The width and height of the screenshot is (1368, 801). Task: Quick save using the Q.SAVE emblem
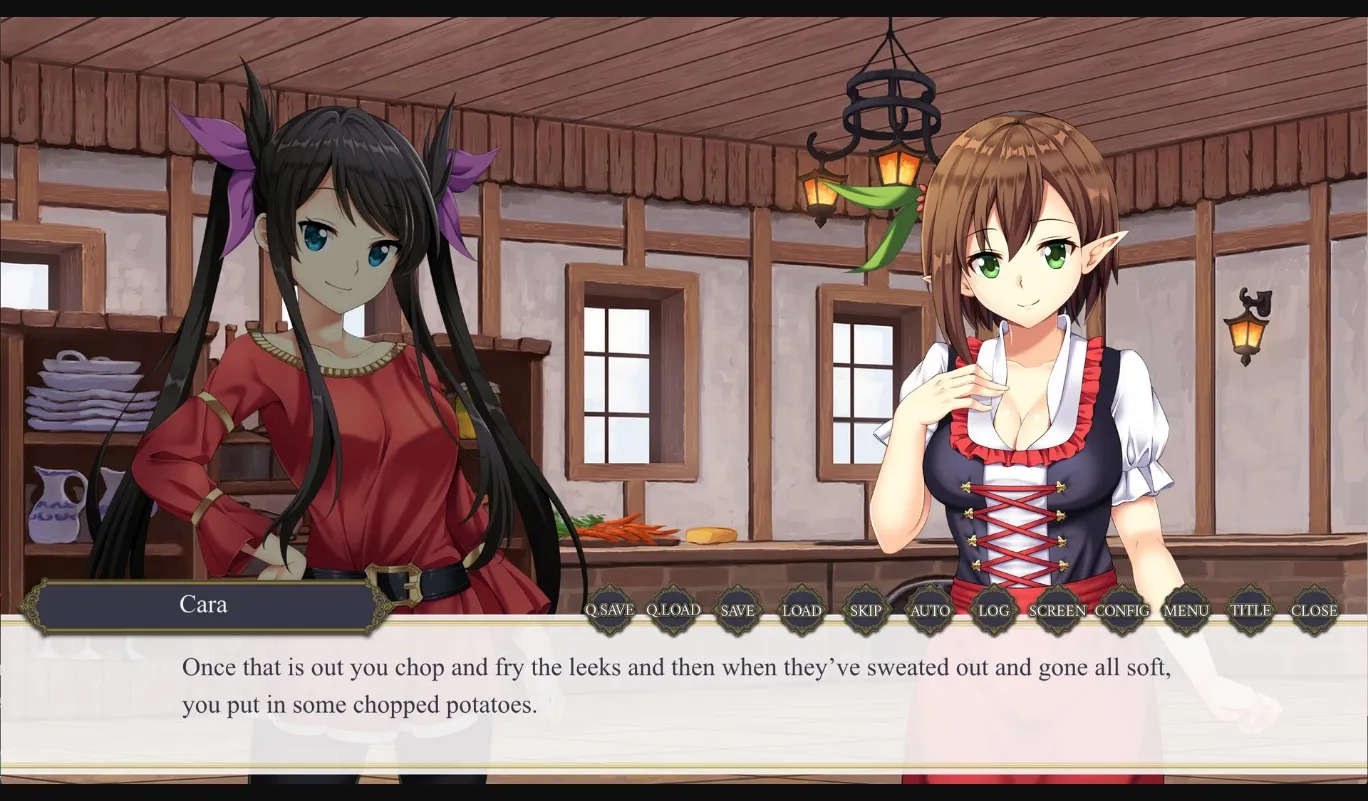pos(610,610)
